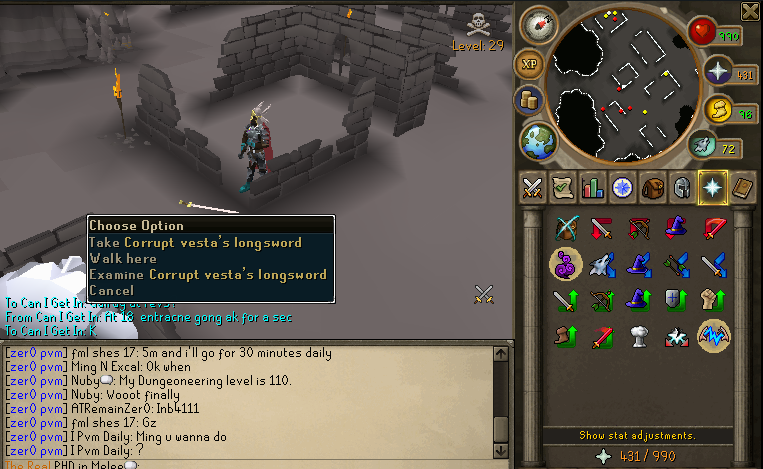Cancel the Choose Option menu
The width and height of the screenshot is (763, 469).
(x=110, y=291)
